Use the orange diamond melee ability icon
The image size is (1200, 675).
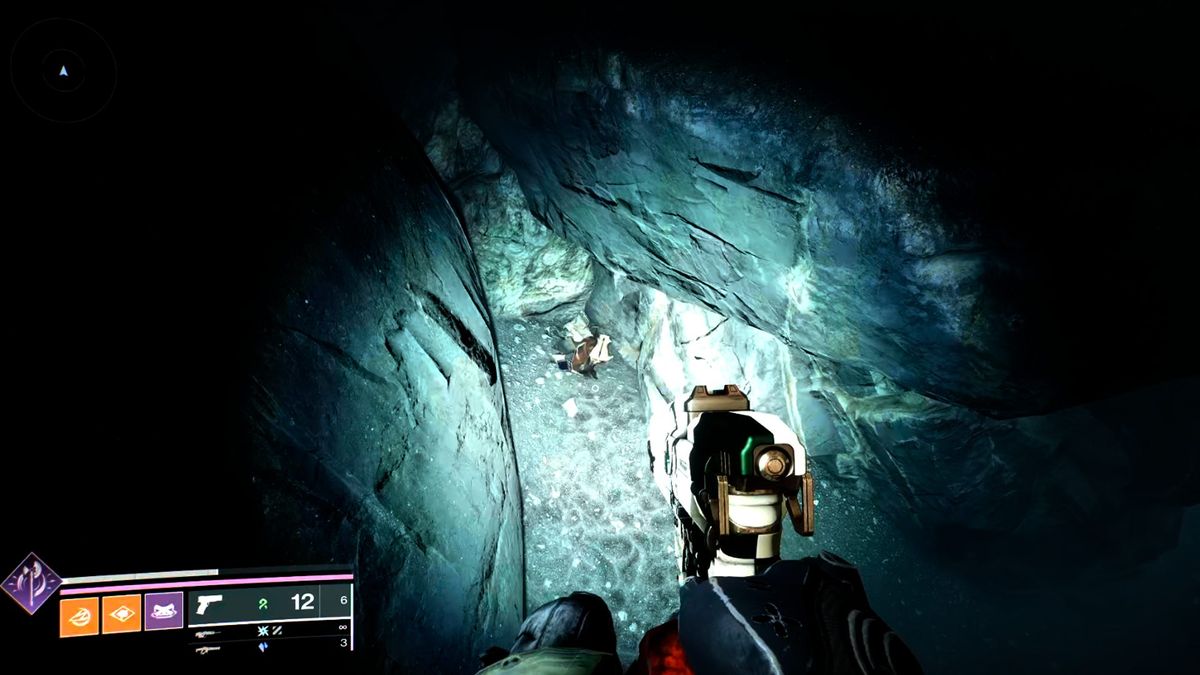121,615
